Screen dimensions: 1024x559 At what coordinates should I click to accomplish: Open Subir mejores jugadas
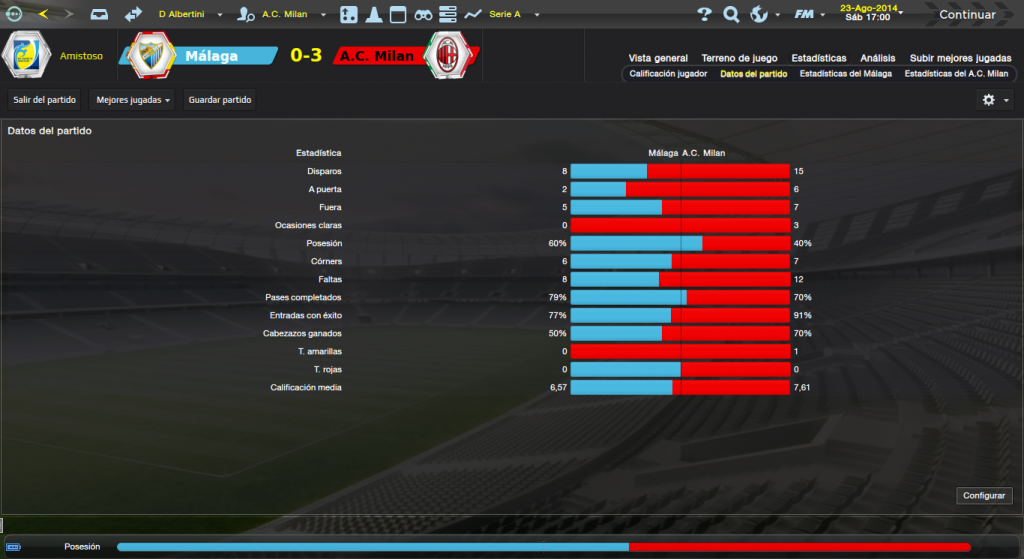(x=958, y=58)
